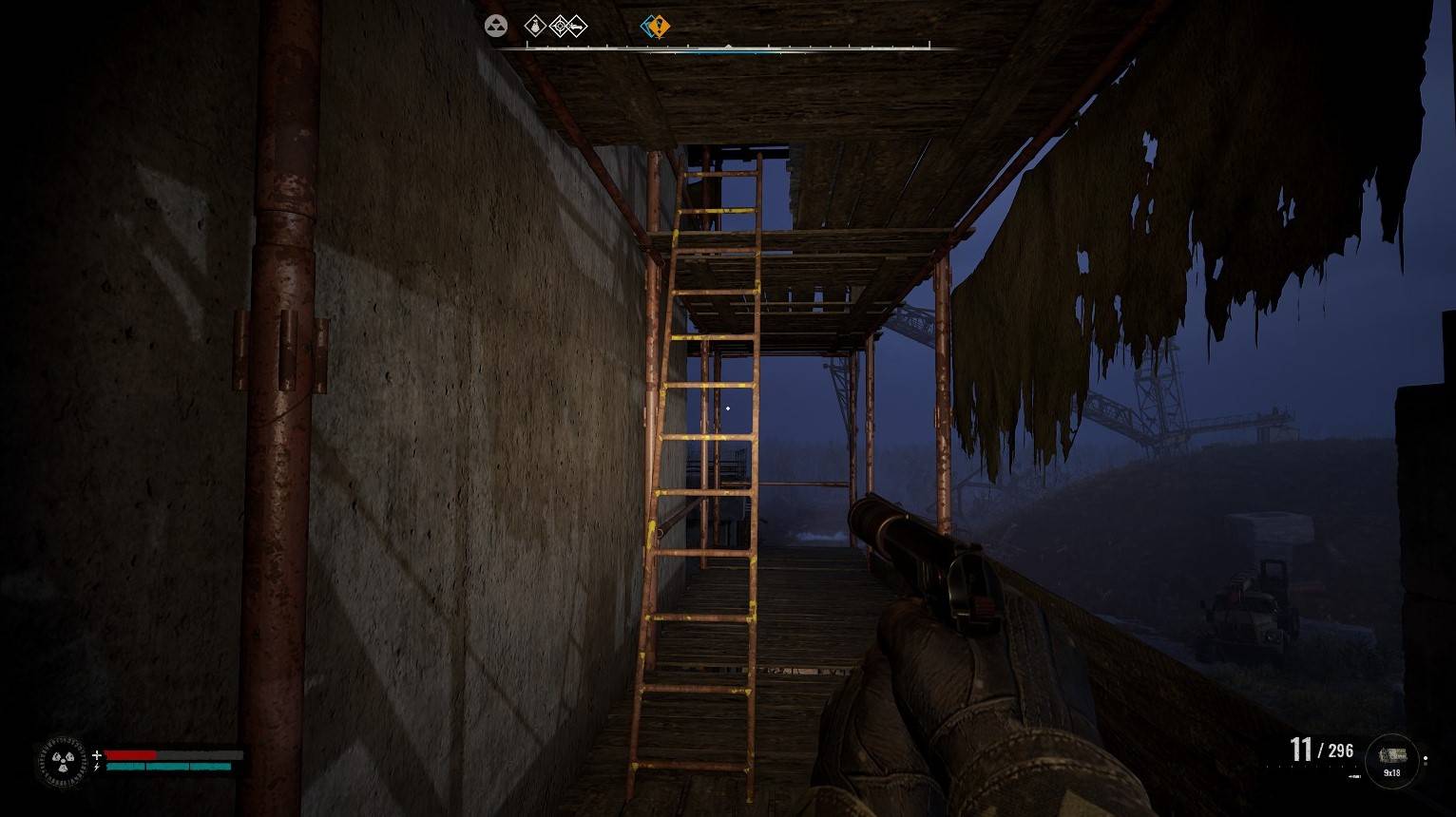Viewport: 1456px width, 817px height.
Task: Click the flame diamond marker on compass
Action: (x=536, y=27)
